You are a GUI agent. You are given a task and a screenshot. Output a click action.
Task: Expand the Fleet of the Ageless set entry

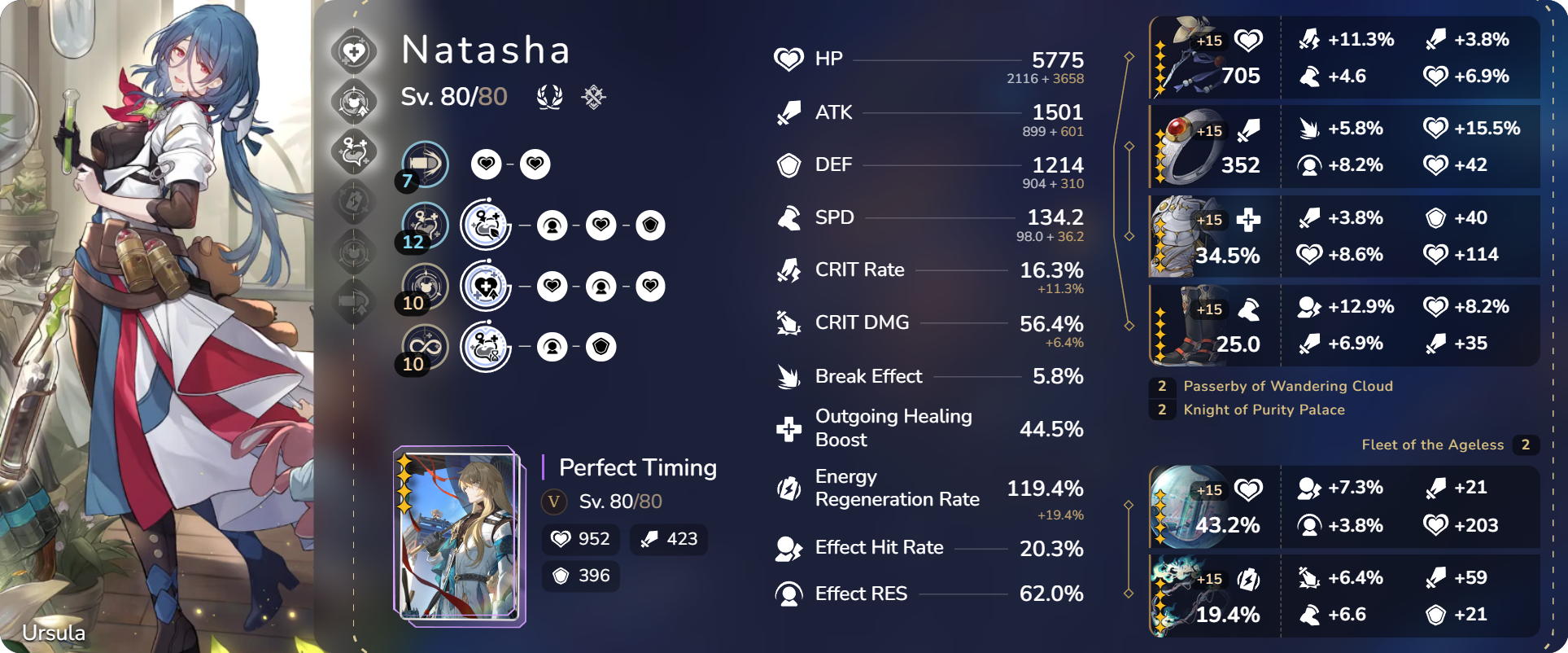click(x=1433, y=445)
